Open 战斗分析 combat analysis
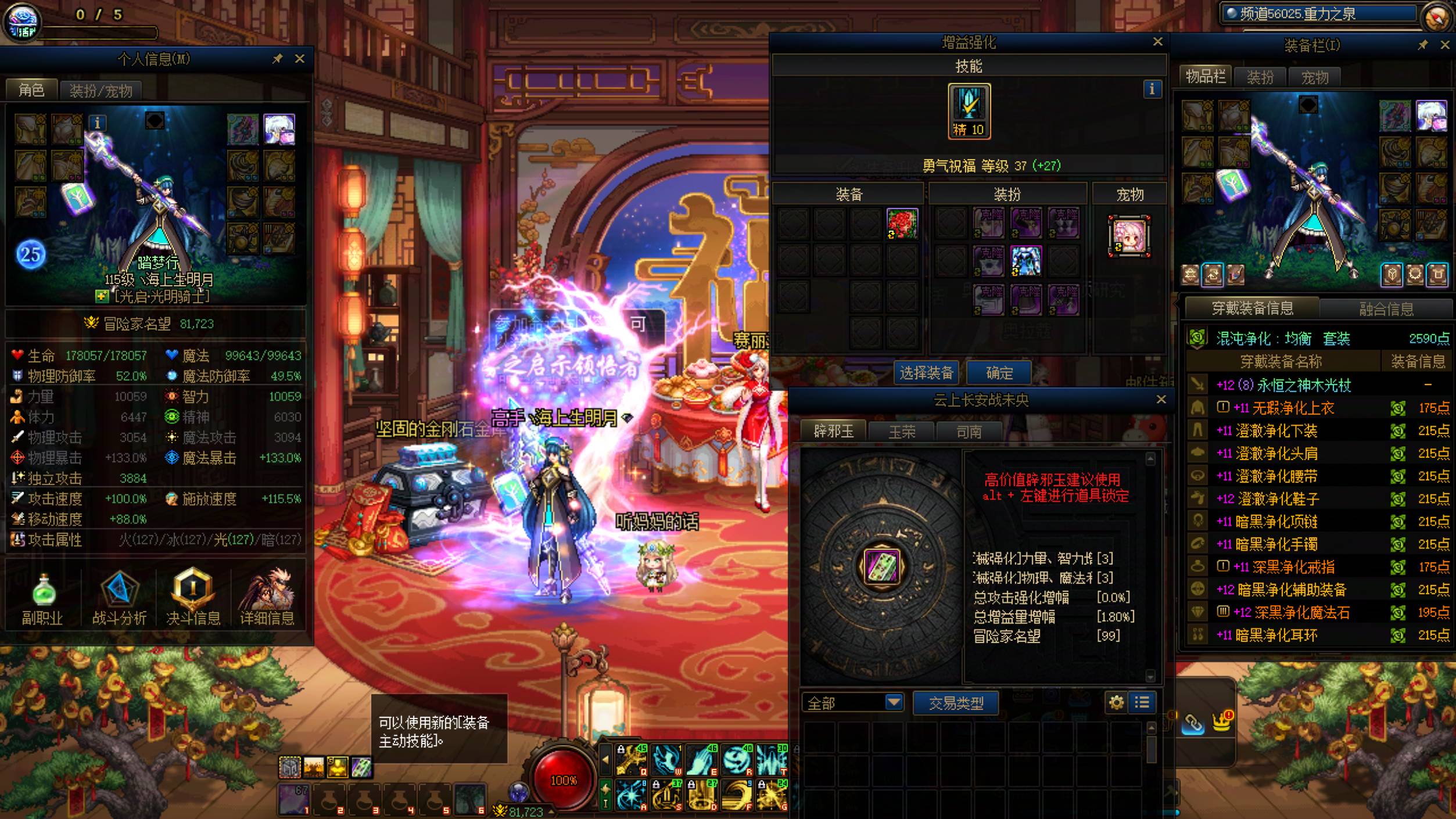Screen dimensions: 1456x819 119,598
